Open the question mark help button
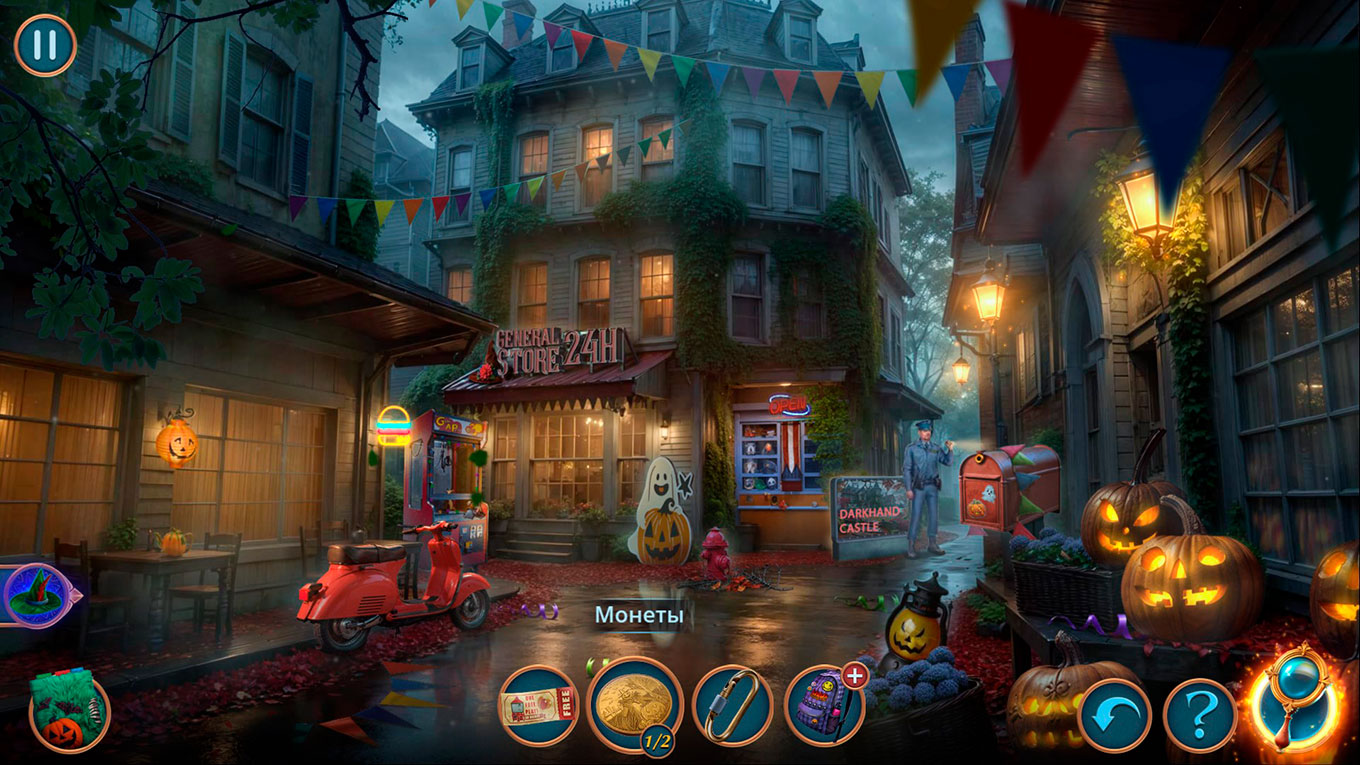1360x765 pixels. pyautogui.click(x=1199, y=715)
